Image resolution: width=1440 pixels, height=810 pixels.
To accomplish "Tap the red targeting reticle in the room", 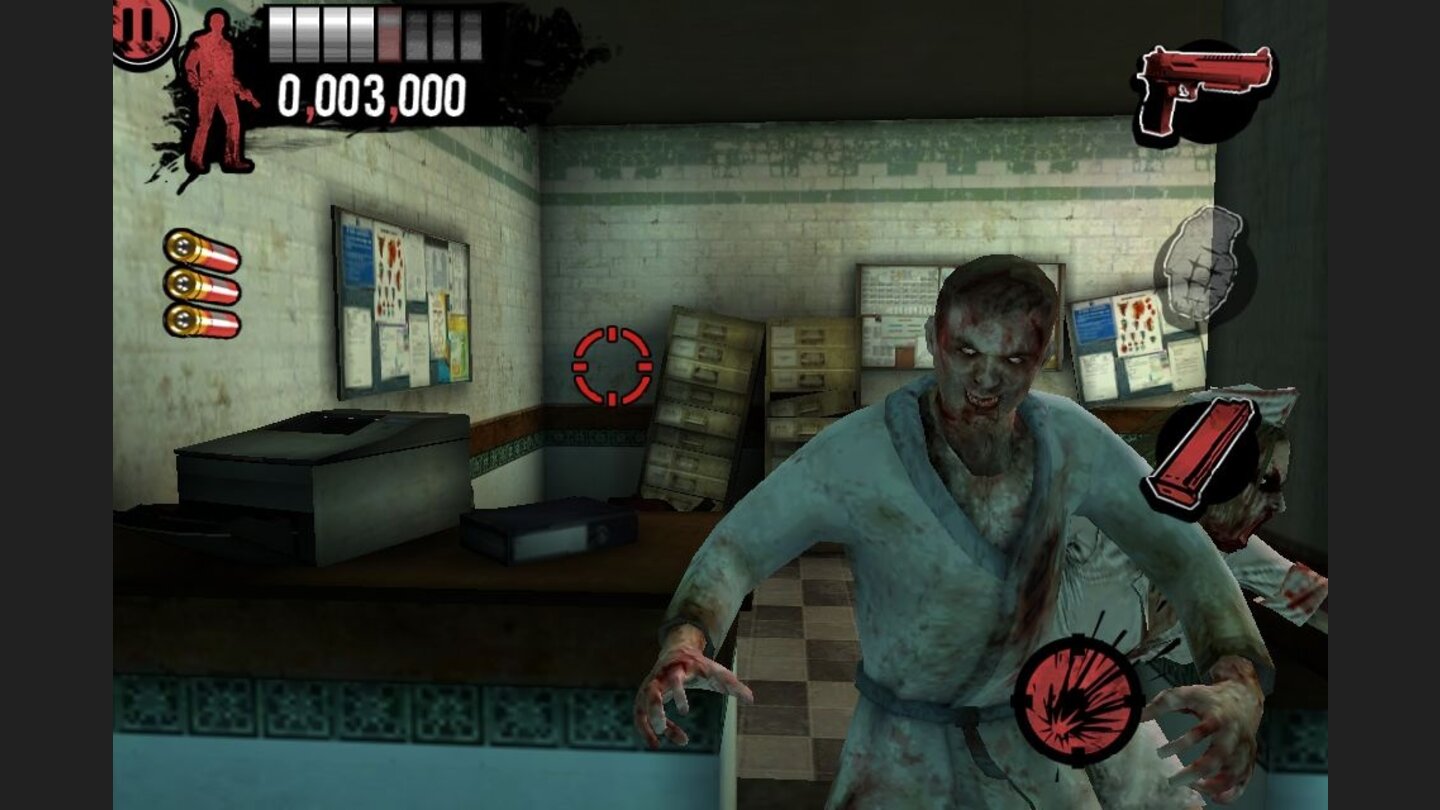I will tap(611, 368).
